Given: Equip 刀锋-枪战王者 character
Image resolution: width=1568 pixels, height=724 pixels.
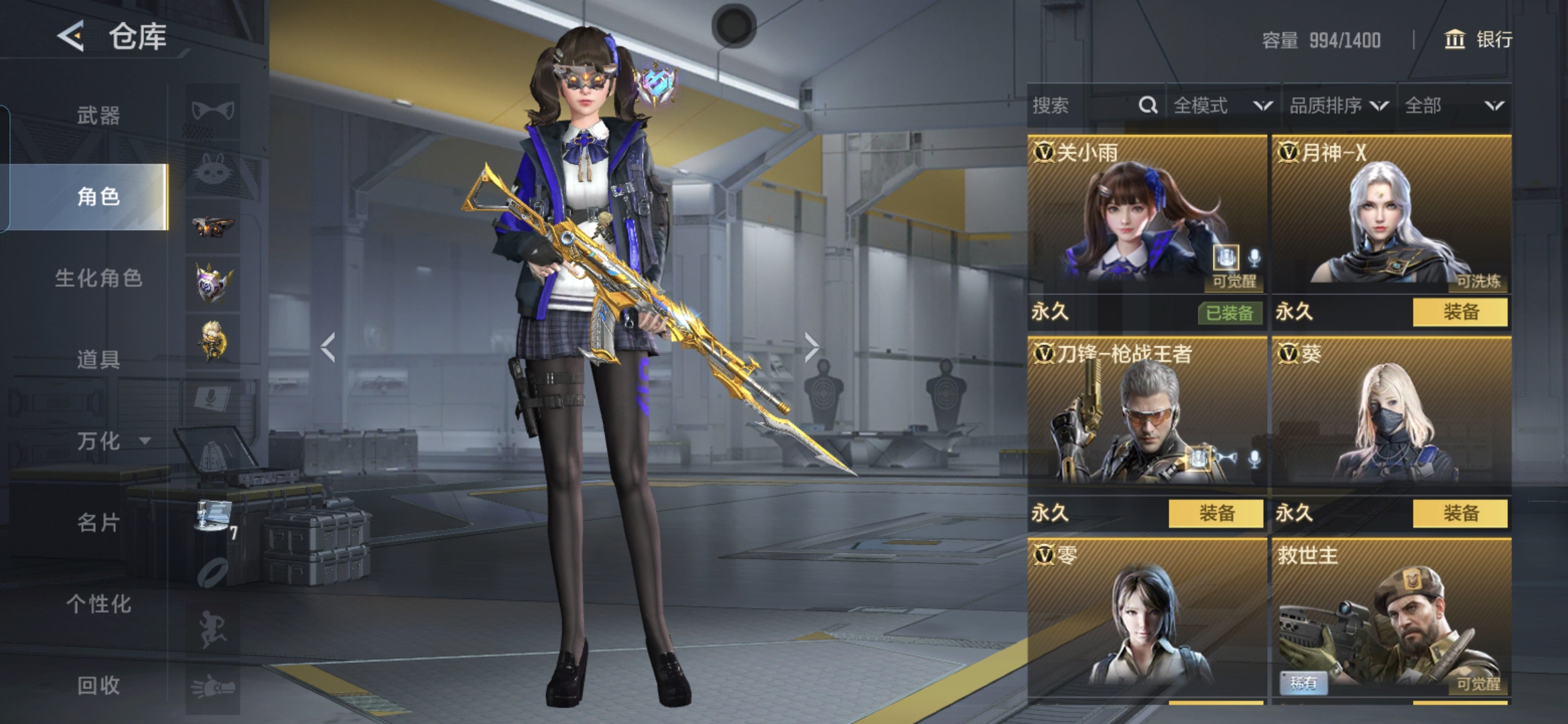Looking at the screenshot, I should point(1216,514).
